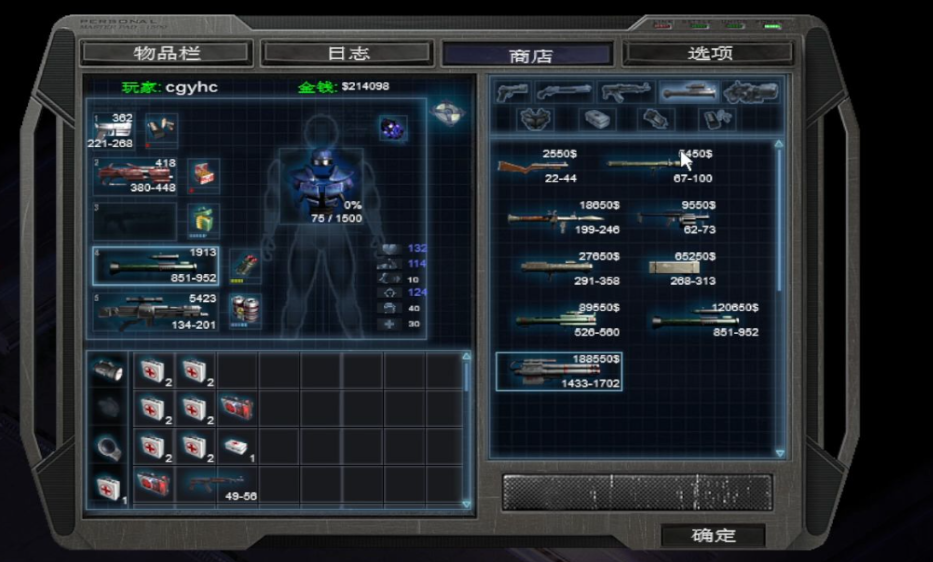This screenshot has height=562, width=933.
Task: Select the inventory rifle with 49-56 damage
Action: pyautogui.click(x=215, y=486)
